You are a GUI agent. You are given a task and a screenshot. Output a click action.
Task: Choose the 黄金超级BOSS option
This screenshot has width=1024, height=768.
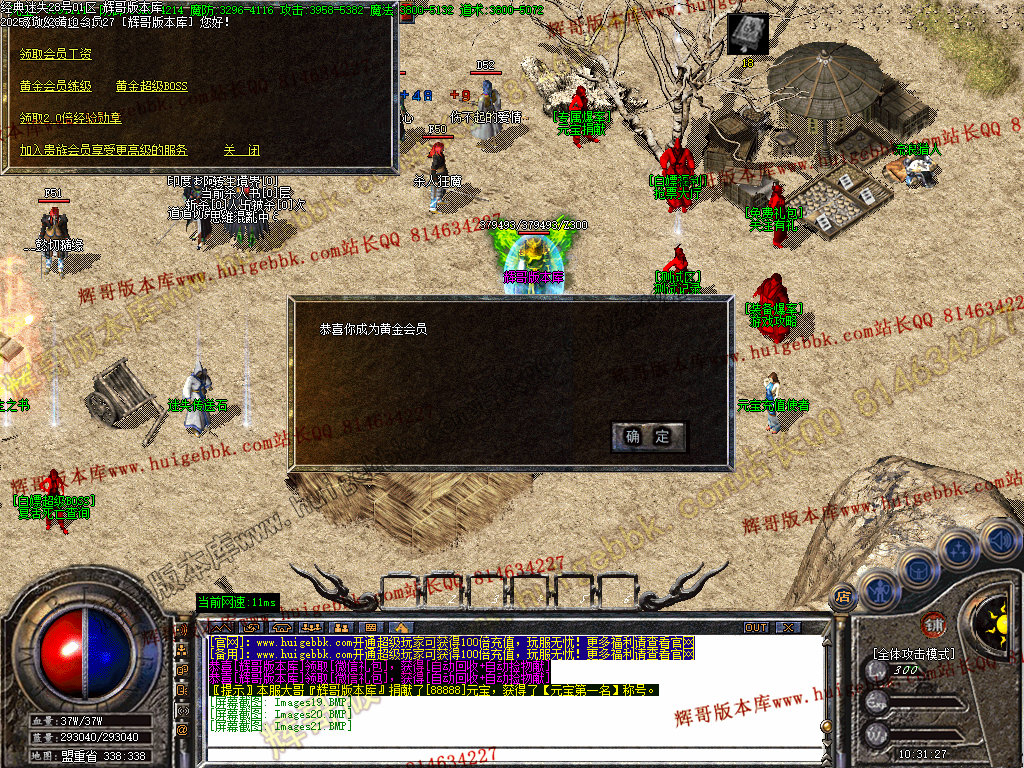point(151,86)
